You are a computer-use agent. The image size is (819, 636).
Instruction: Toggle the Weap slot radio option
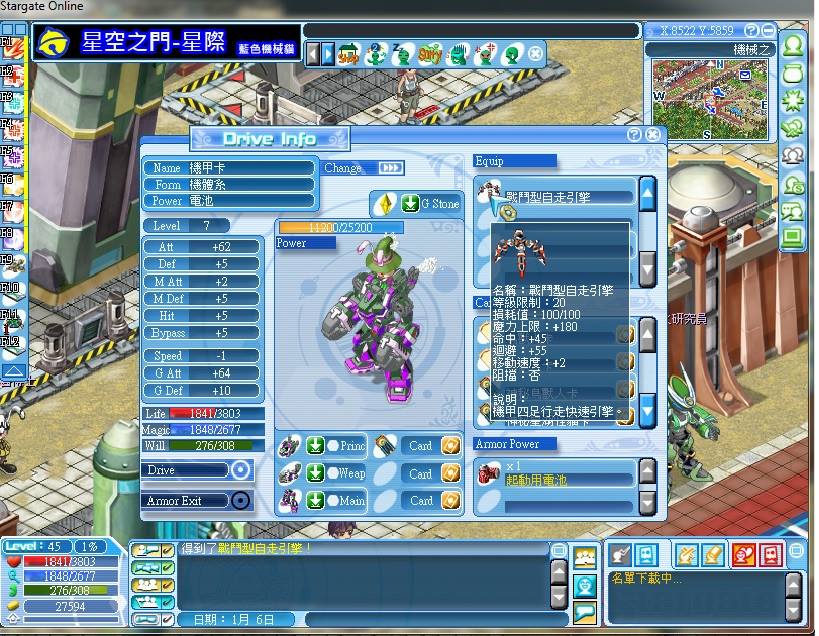[x=333, y=474]
